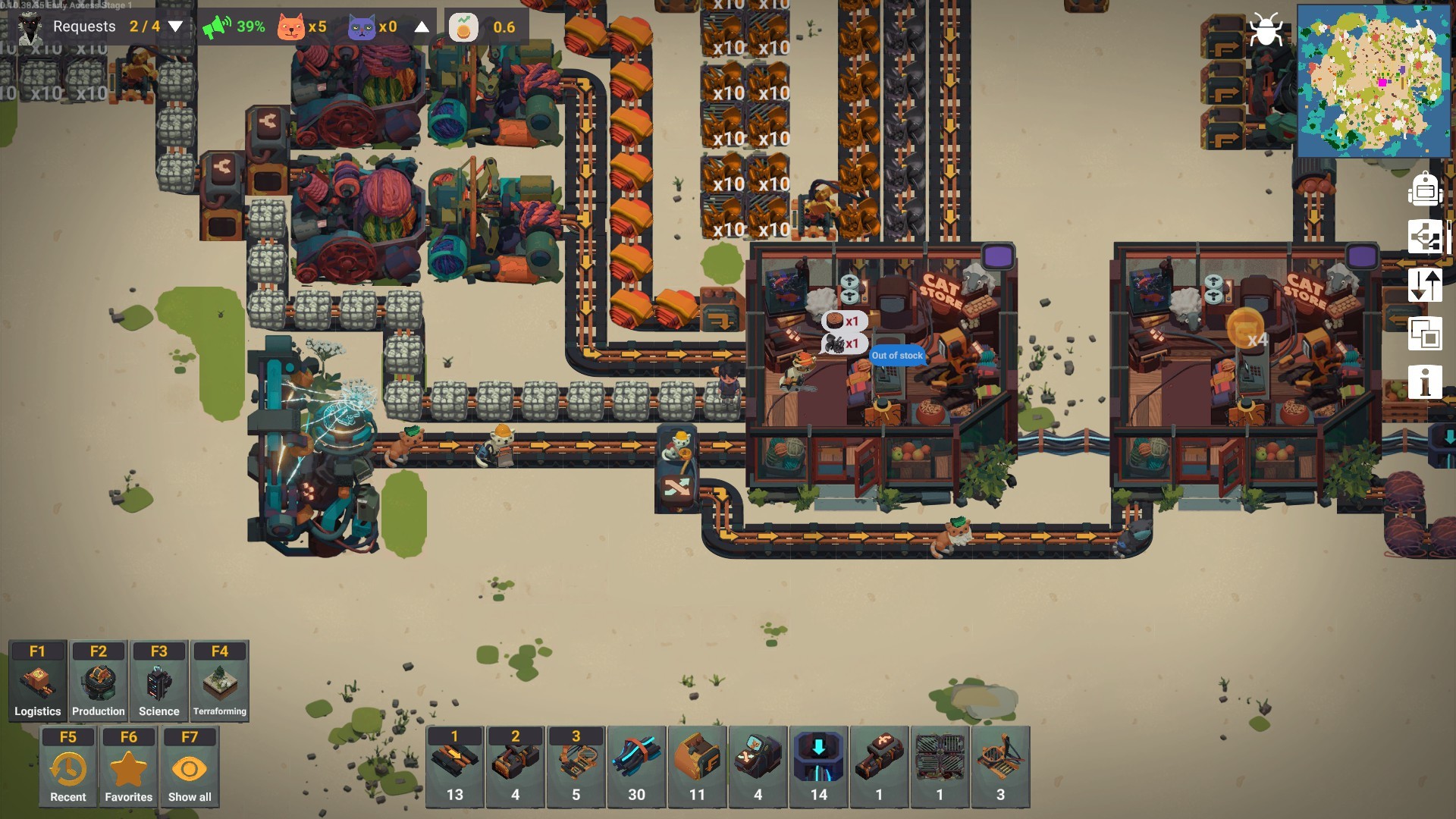Click the overlapping squares copy icon
Screen dimensions: 1456x819
pyautogui.click(x=1425, y=334)
